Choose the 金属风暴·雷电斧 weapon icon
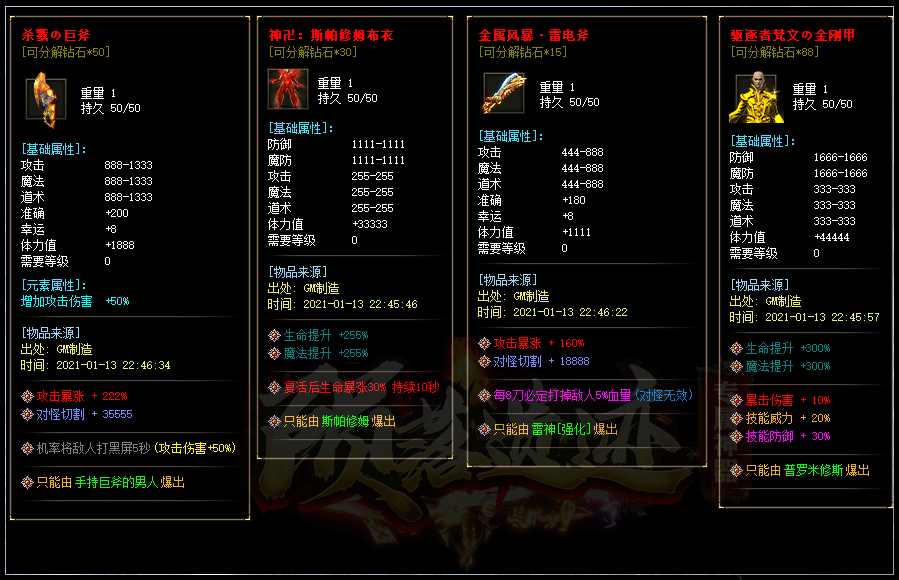The image size is (899, 580). 504,93
